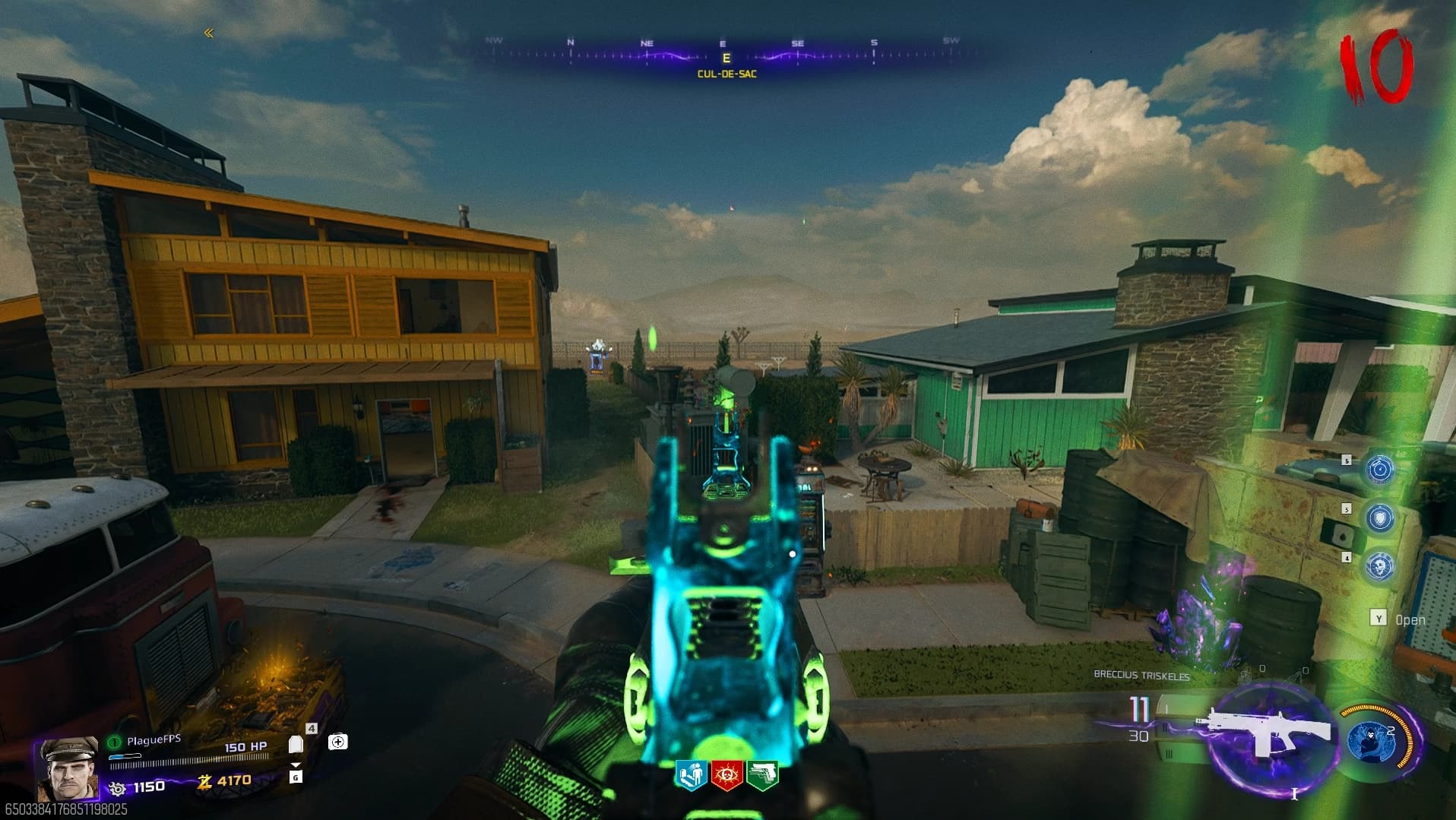Use the blue shield gobblegum icon
The image size is (1456, 820).
coord(1380,518)
